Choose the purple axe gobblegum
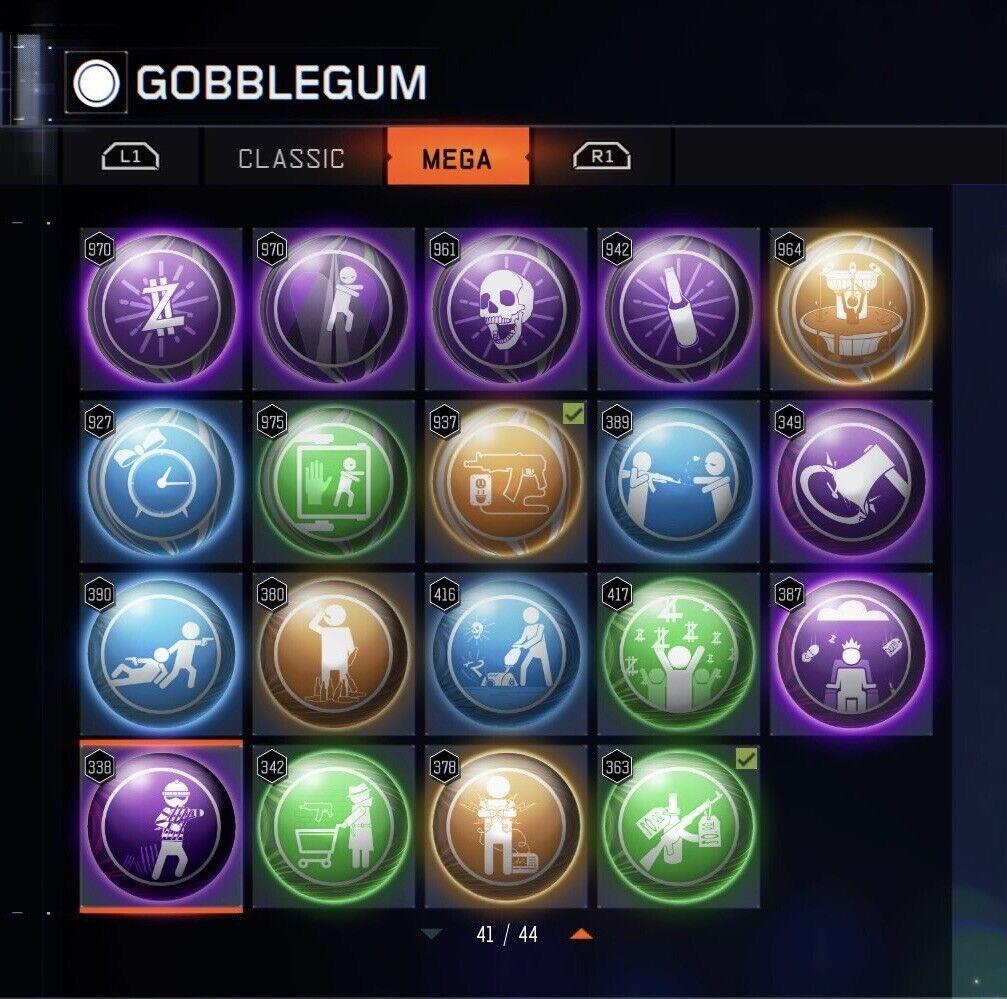 (851, 481)
